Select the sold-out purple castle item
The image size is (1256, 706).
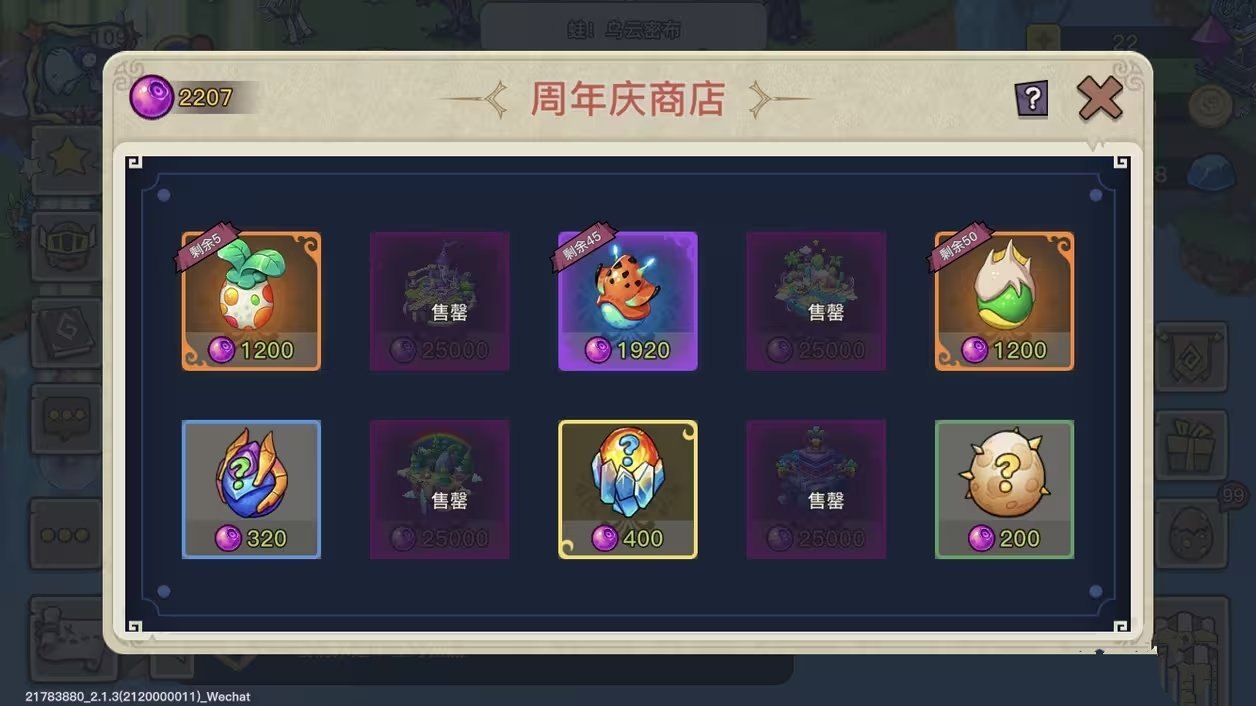tap(439, 301)
